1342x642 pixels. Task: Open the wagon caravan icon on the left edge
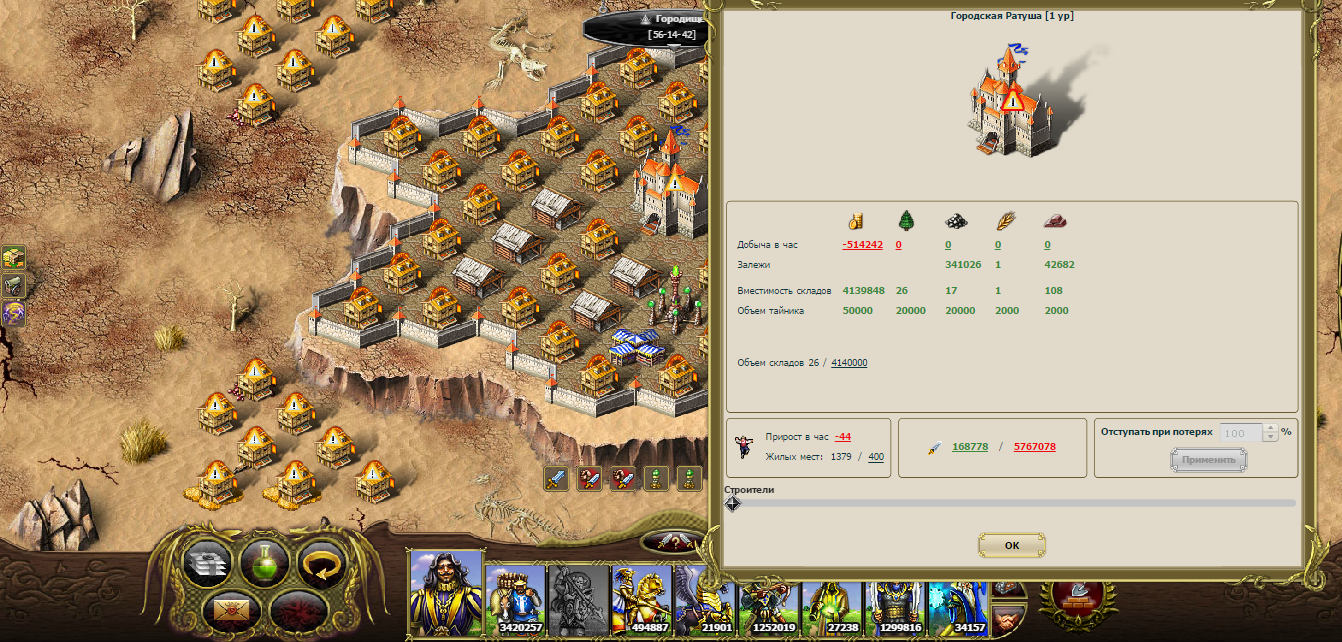13,286
